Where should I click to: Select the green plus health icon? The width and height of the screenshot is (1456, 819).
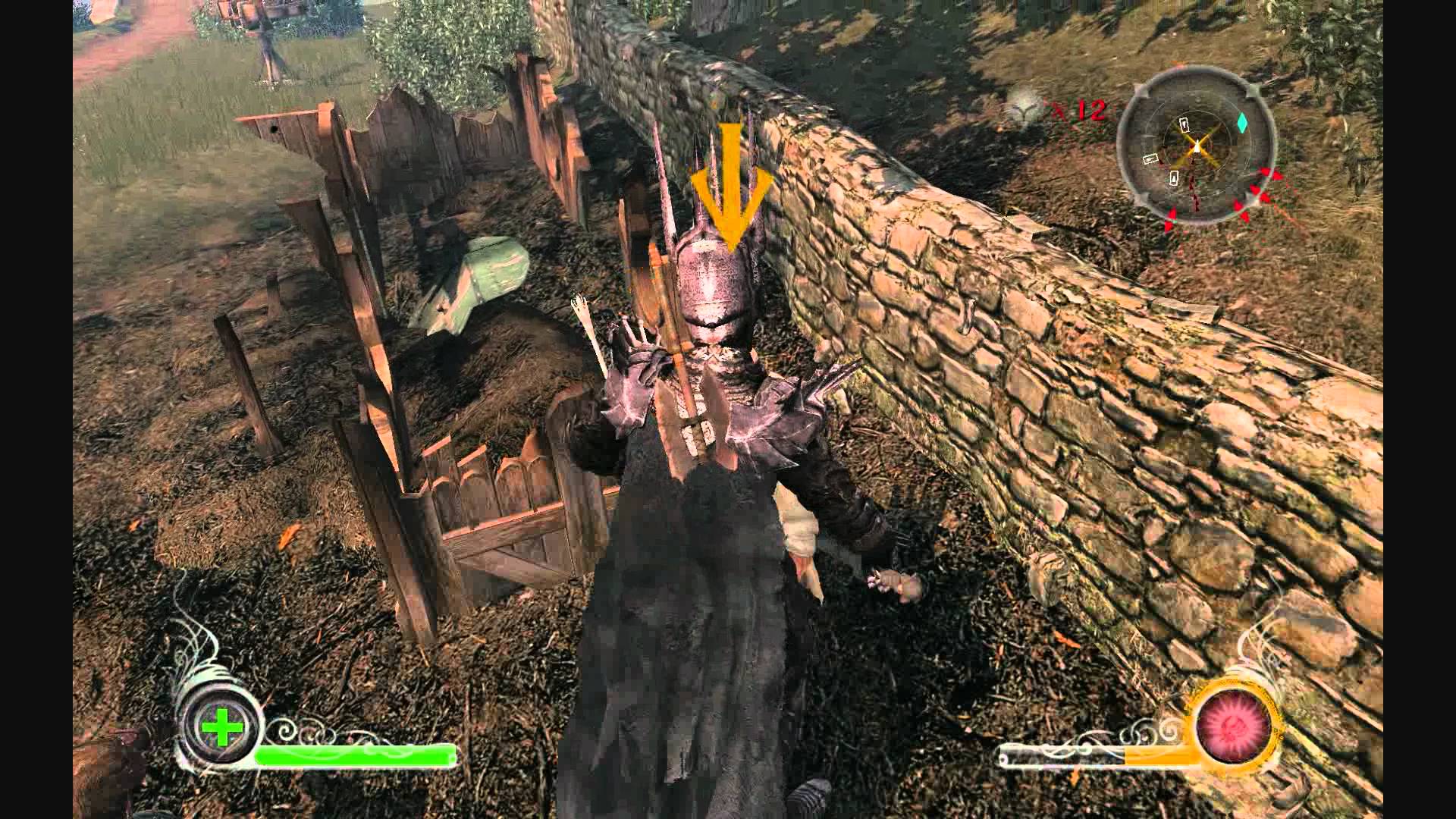[x=221, y=729]
